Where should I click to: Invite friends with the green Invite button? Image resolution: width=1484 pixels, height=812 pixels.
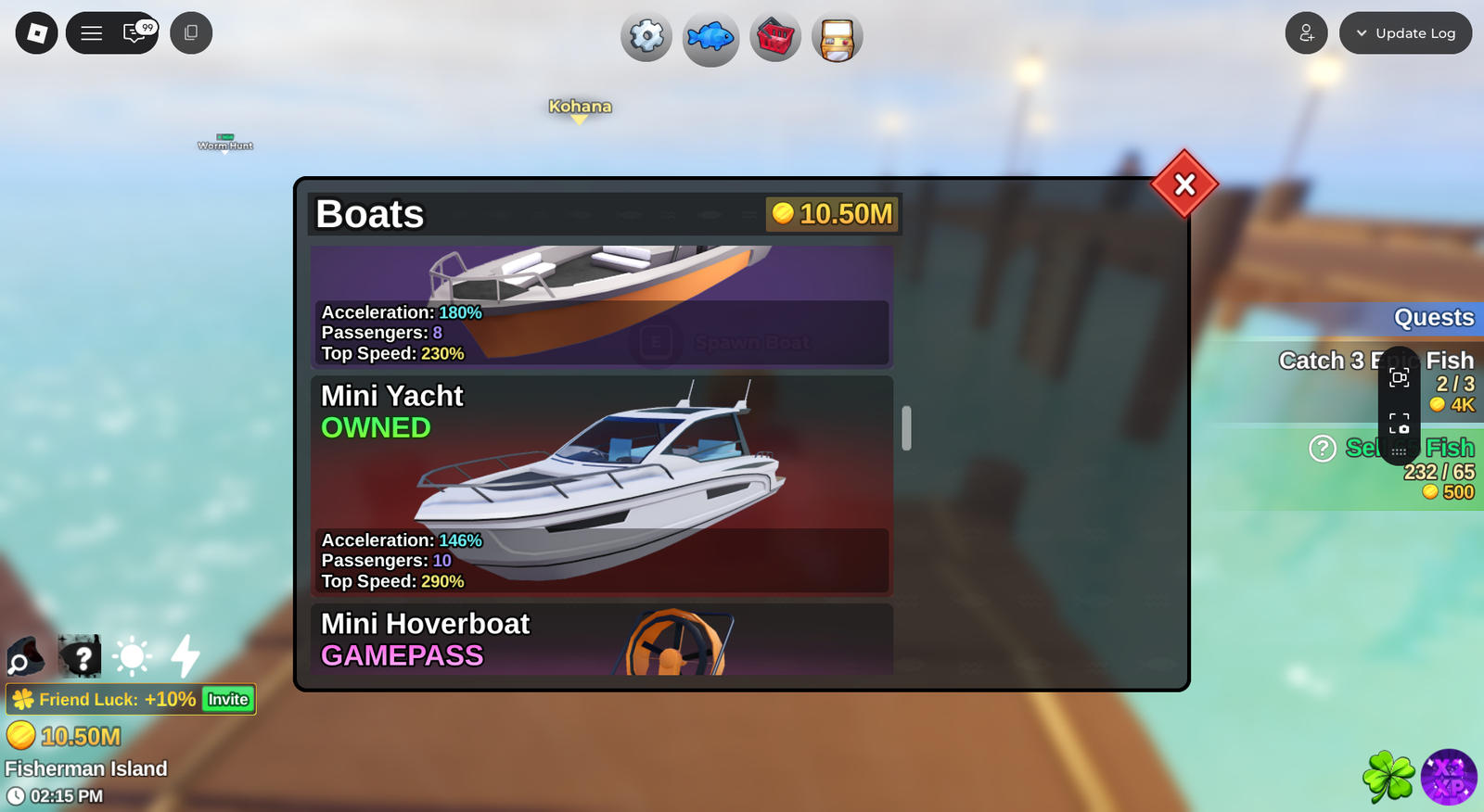coord(228,700)
